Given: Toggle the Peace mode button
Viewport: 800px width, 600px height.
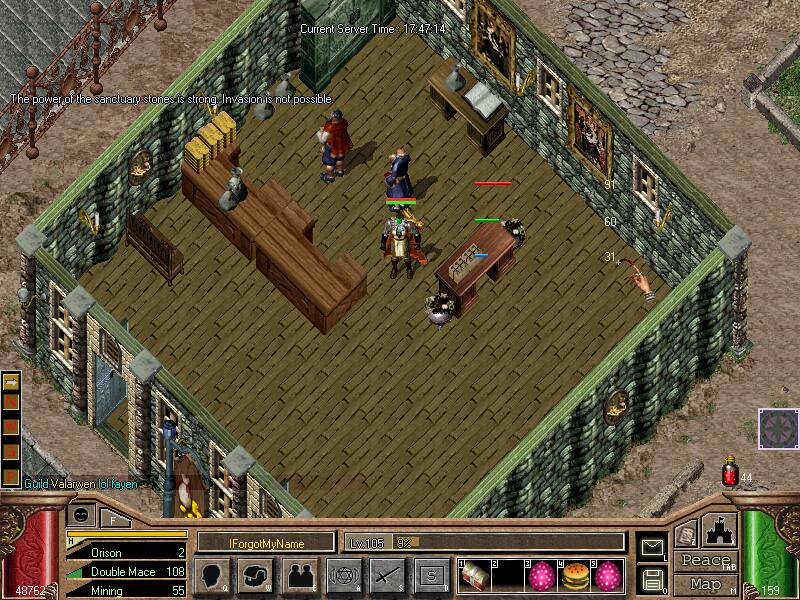Looking at the screenshot, I should coord(704,561).
